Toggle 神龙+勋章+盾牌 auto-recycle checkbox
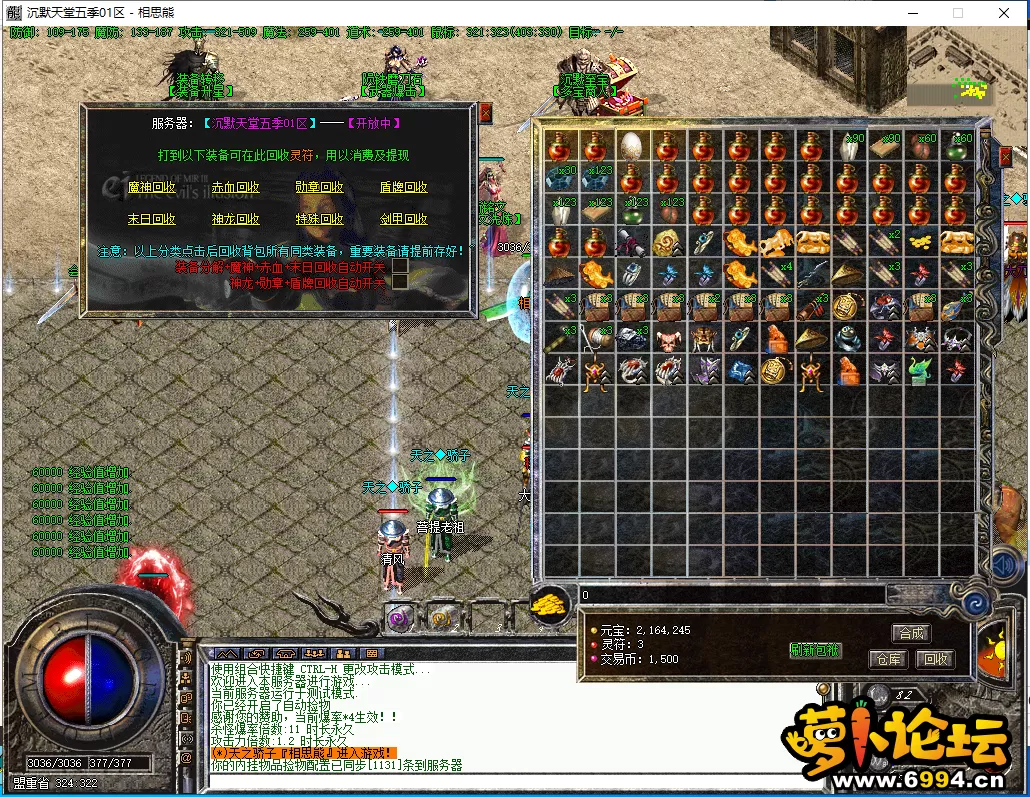 (x=400, y=283)
